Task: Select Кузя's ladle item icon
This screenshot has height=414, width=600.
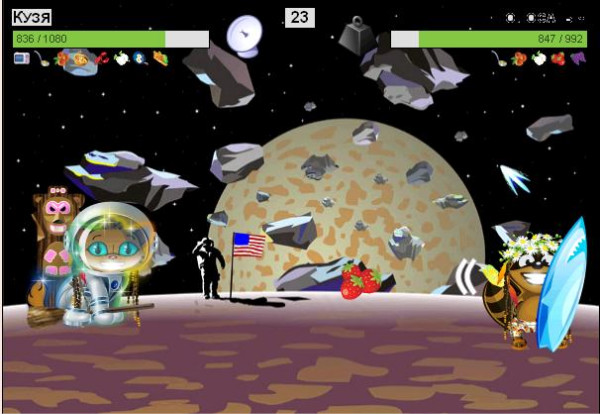Action: point(41,59)
